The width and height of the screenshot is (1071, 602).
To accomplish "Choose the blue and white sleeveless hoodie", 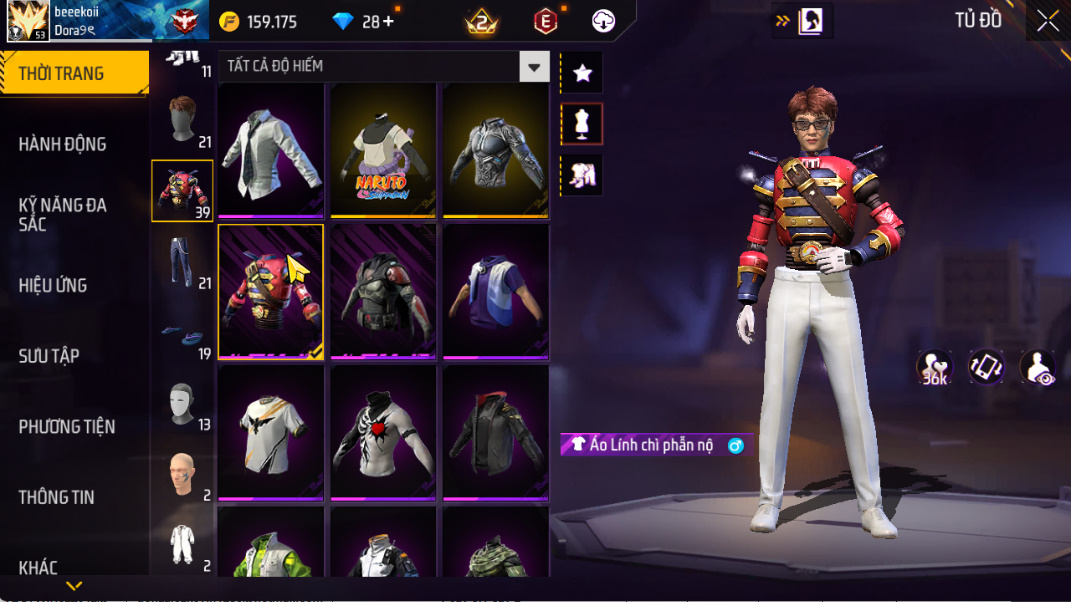I will [x=496, y=291].
